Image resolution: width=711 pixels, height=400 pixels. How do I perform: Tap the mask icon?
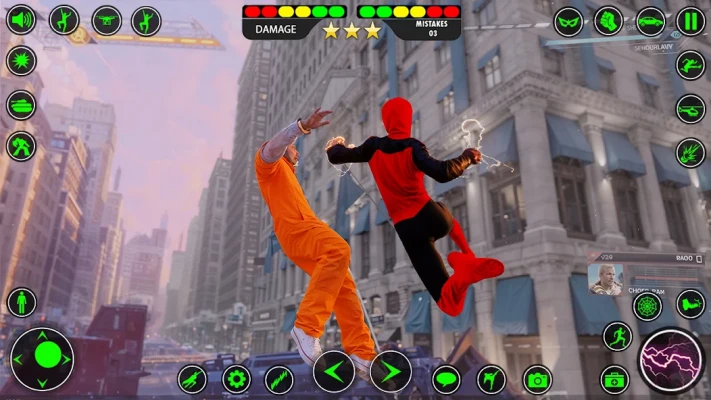coord(569,21)
